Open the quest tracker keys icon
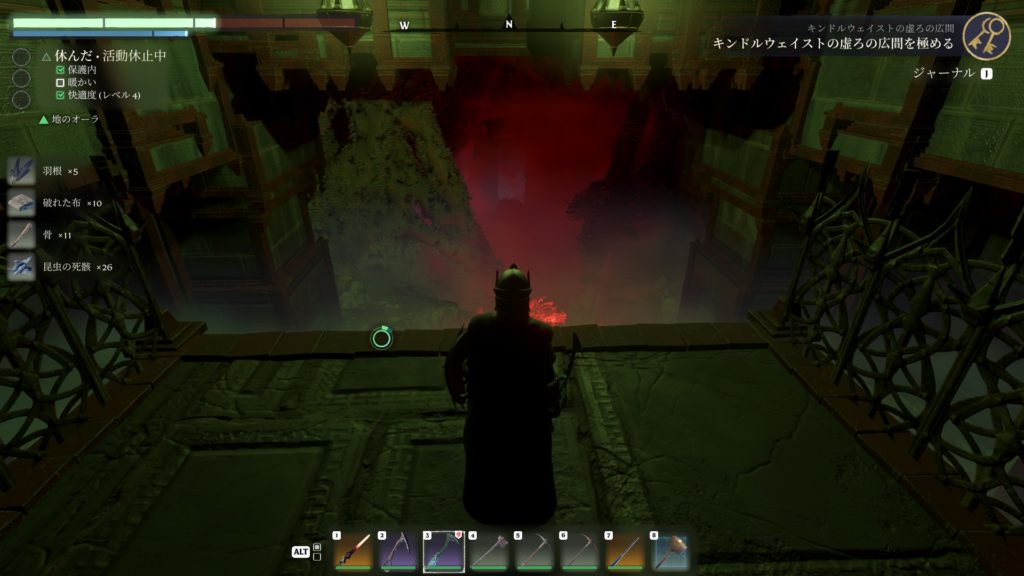 coord(985,36)
